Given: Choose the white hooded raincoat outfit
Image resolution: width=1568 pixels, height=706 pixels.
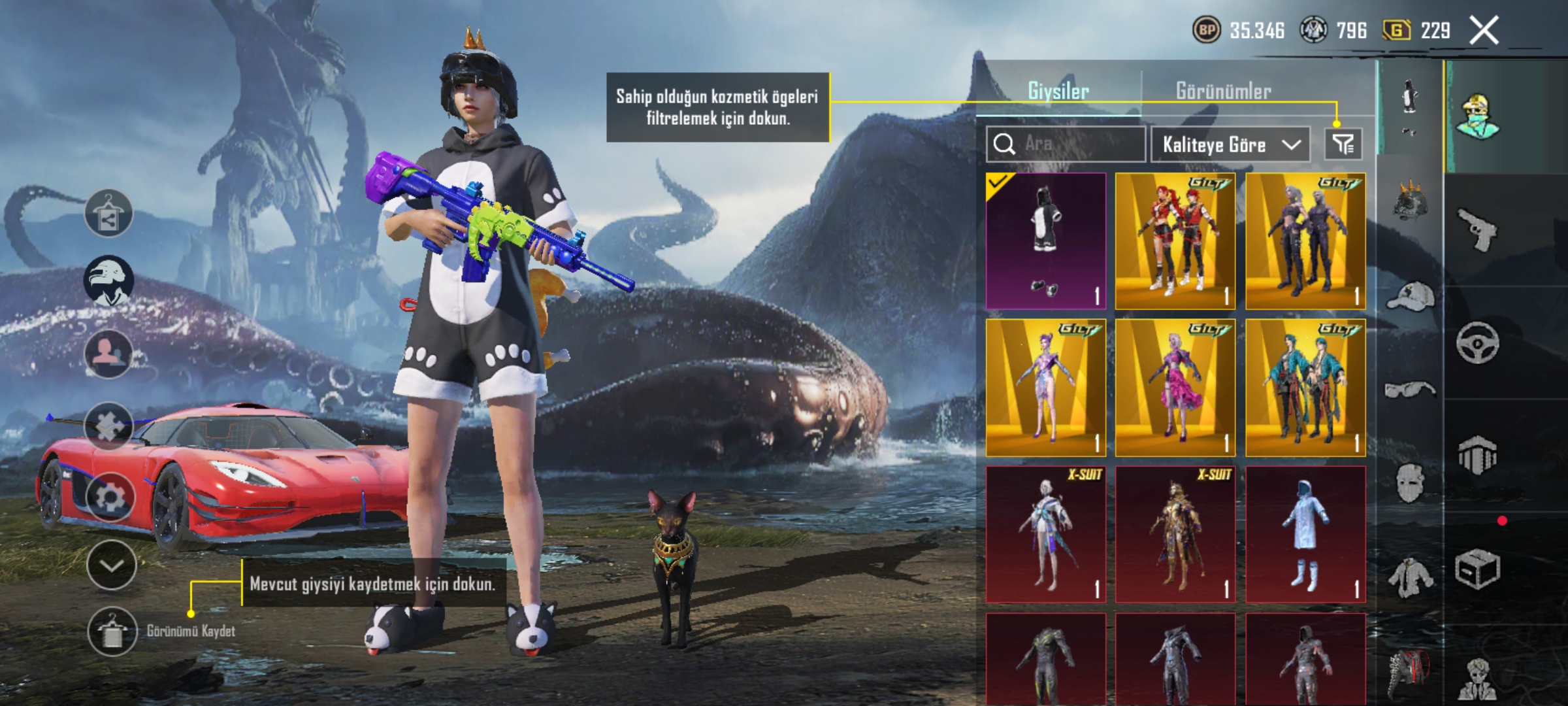Looking at the screenshot, I should [x=1305, y=534].
